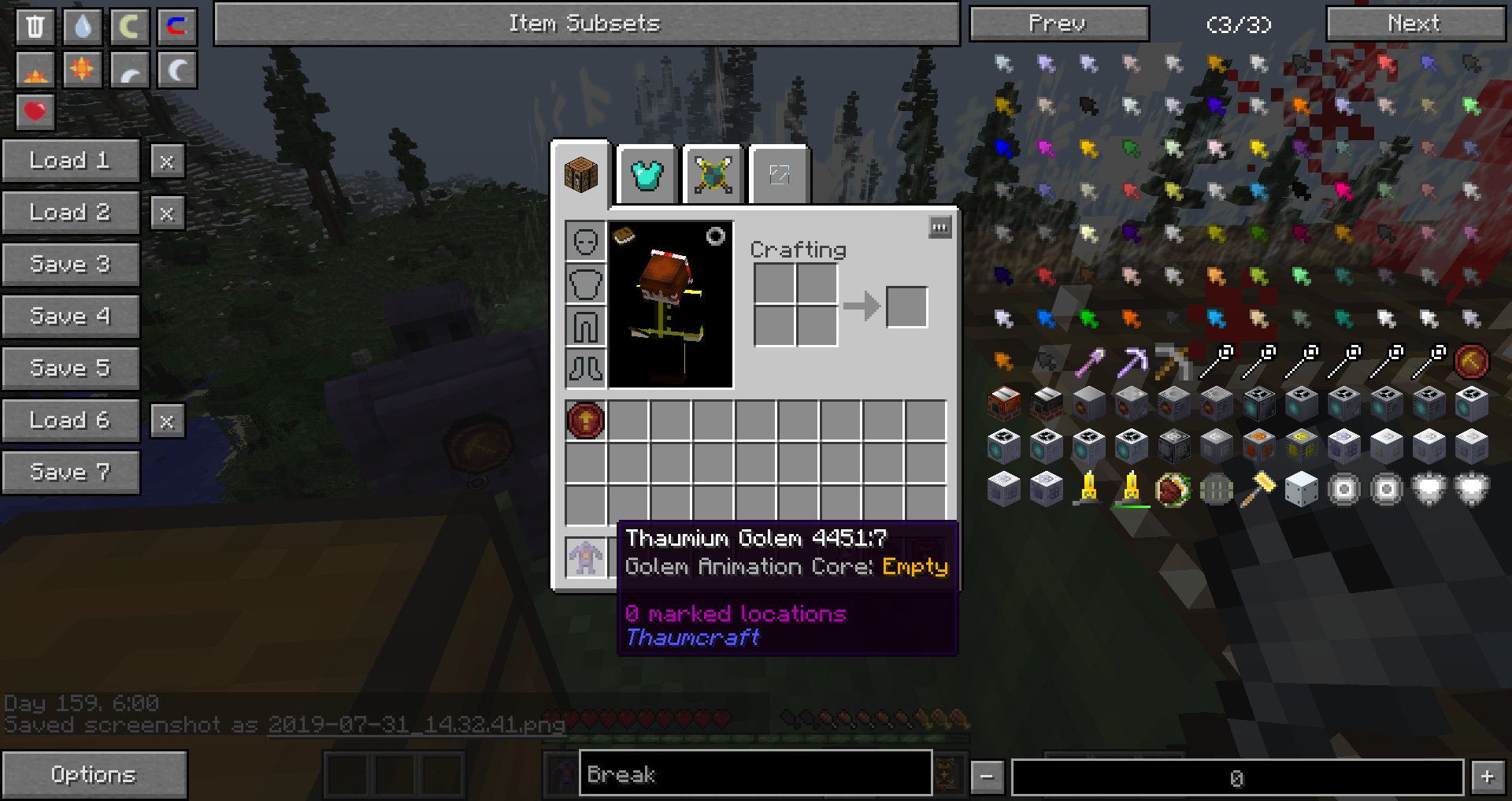Viewport: 1512px width, 801px height.
Task: Toggle creative mode with the green C icon
Action: click(129, 26)
